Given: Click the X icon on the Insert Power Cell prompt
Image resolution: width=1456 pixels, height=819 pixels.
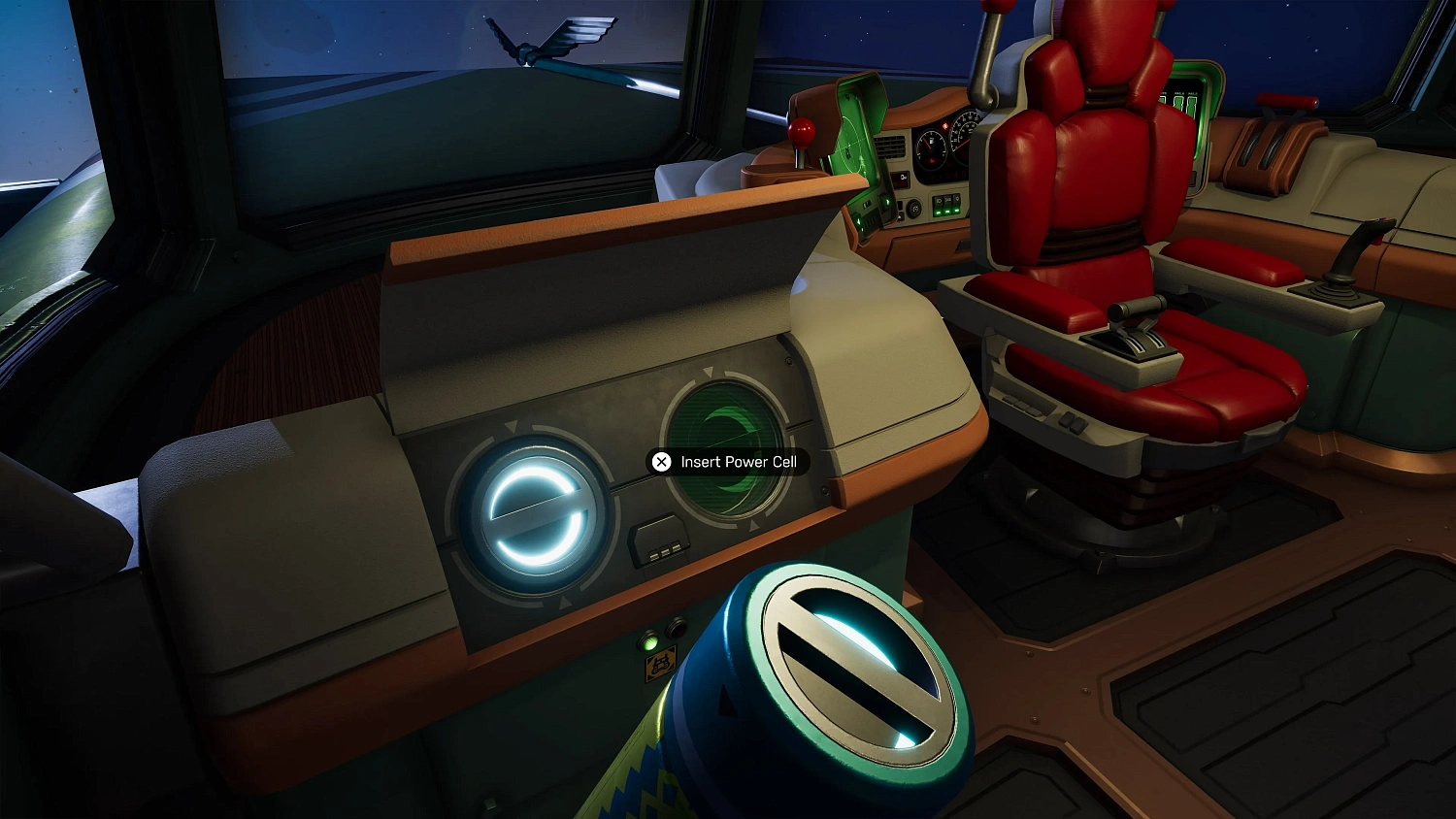Looking at the screenshot, I should 661,462.
